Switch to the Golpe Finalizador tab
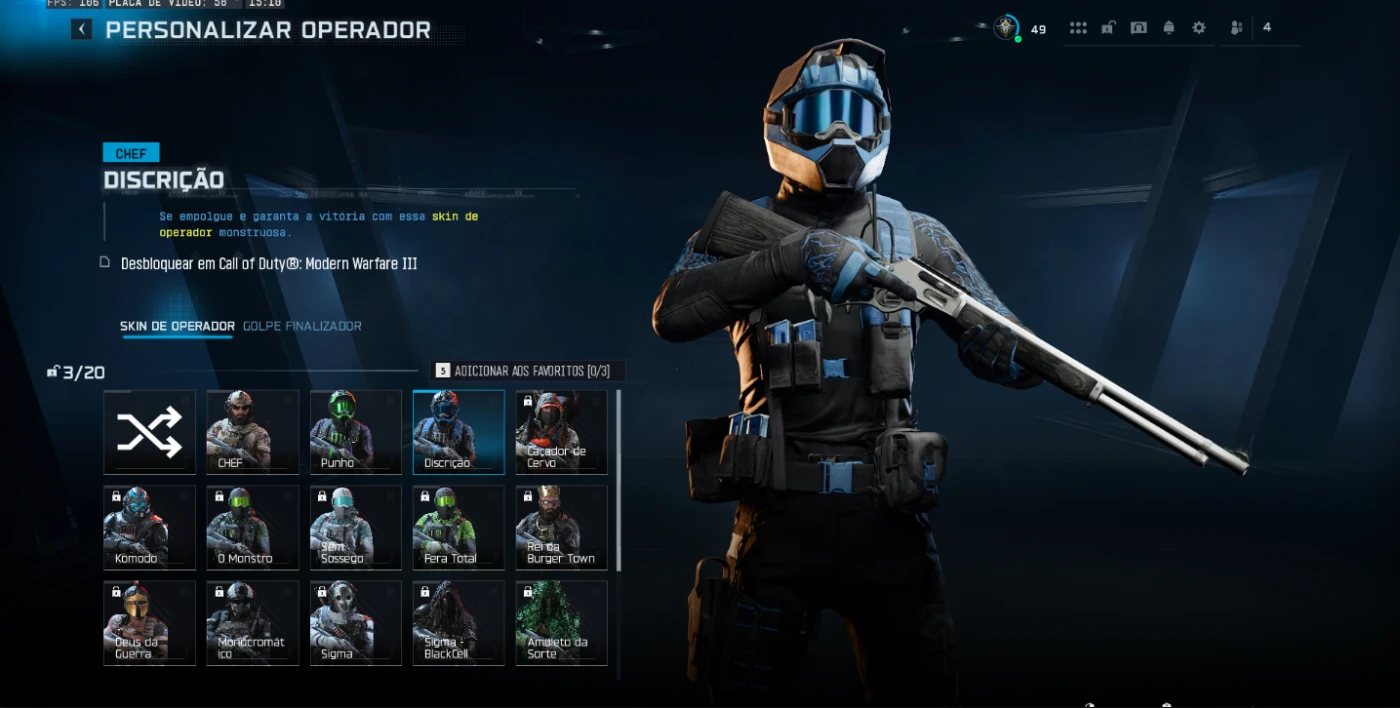The width and height of the screenshot is (1400, 708). click(x=302, y=326)
